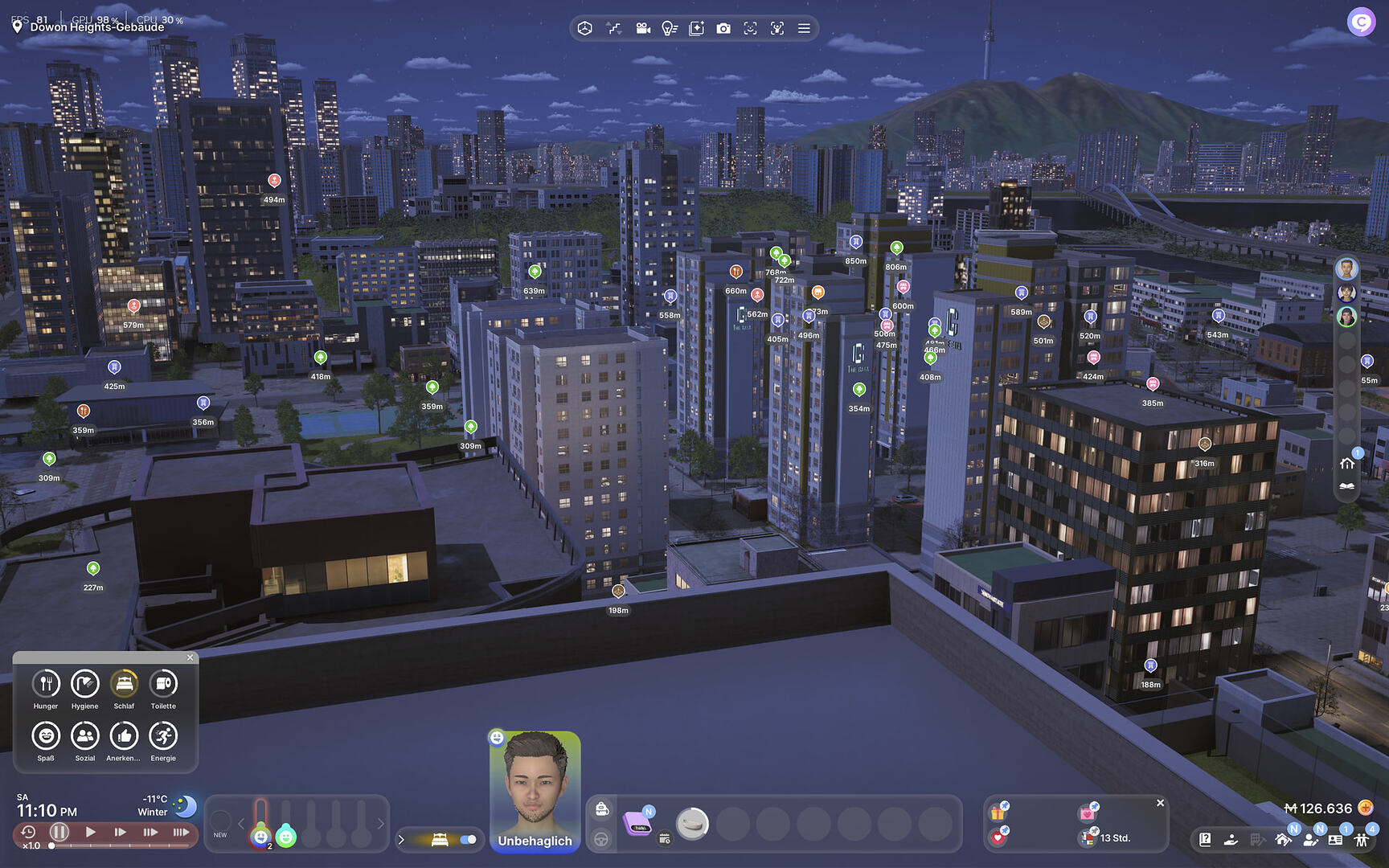Click the Sozial need icon

[x=84, y=736]
